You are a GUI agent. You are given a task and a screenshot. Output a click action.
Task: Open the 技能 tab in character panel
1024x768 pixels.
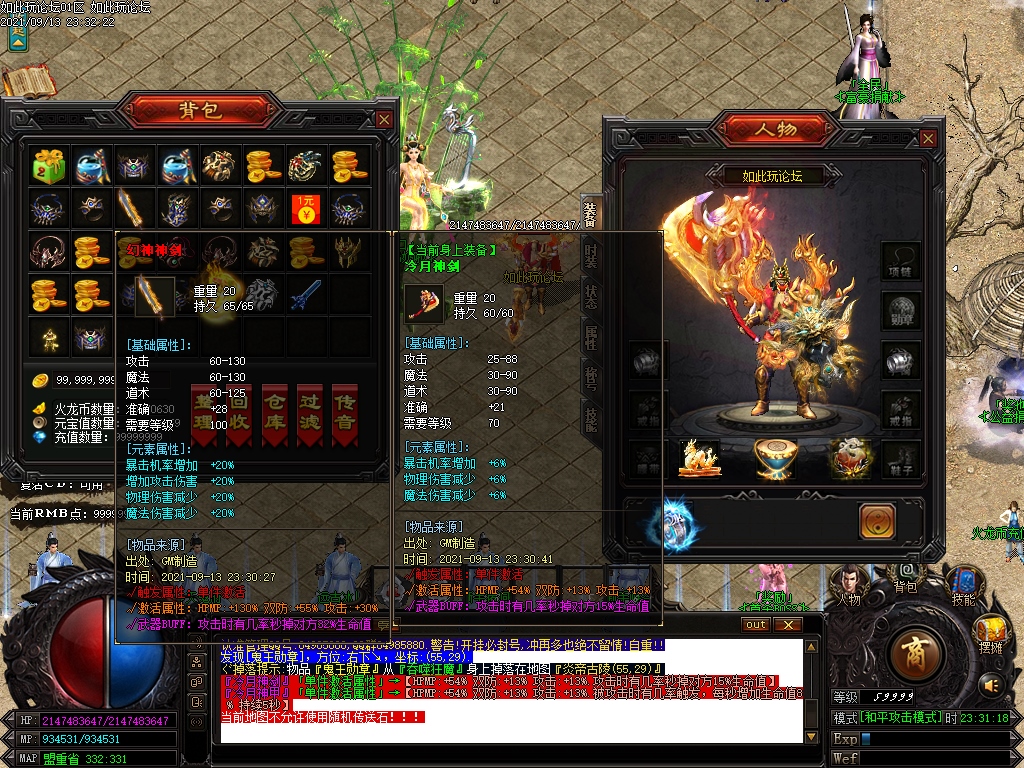(x=591, y=420)
